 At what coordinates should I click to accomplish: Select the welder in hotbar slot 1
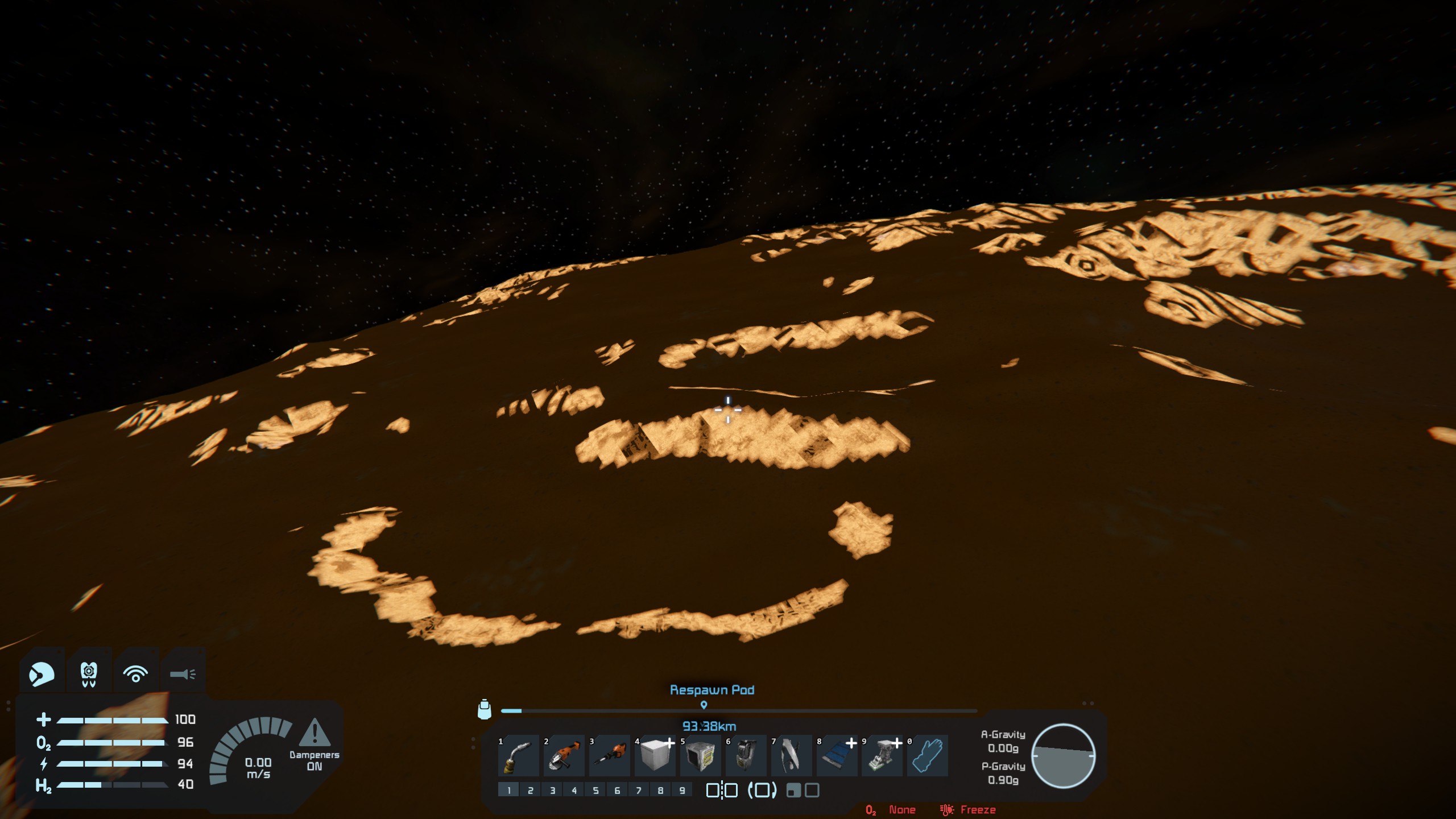[518, 756]
